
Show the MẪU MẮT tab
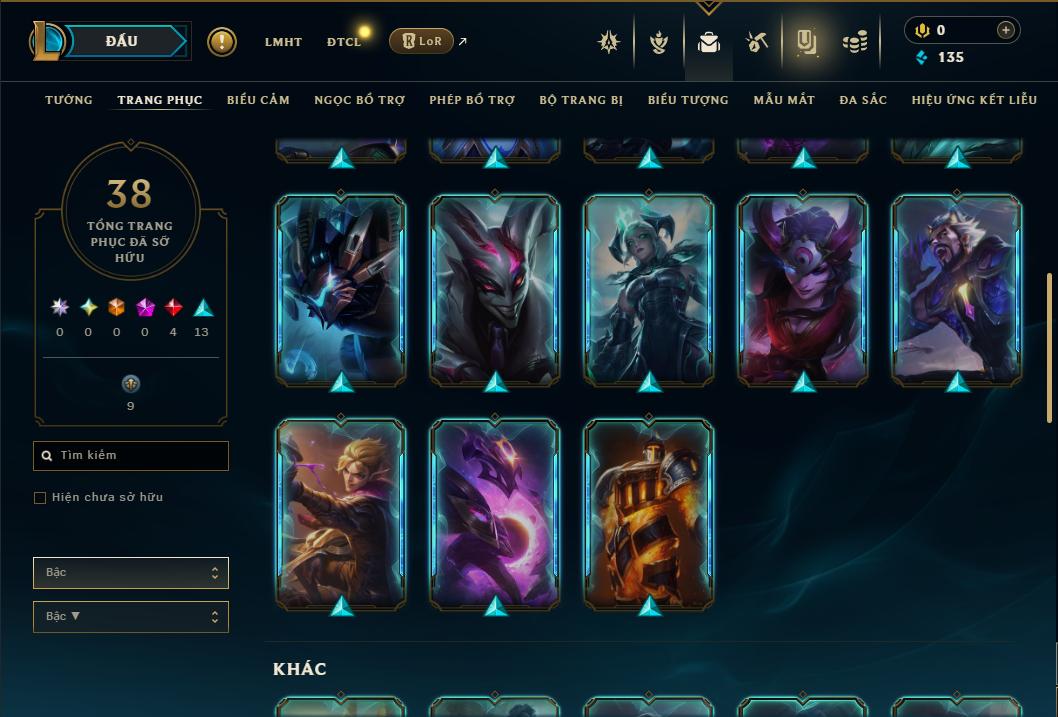[784, 100]
